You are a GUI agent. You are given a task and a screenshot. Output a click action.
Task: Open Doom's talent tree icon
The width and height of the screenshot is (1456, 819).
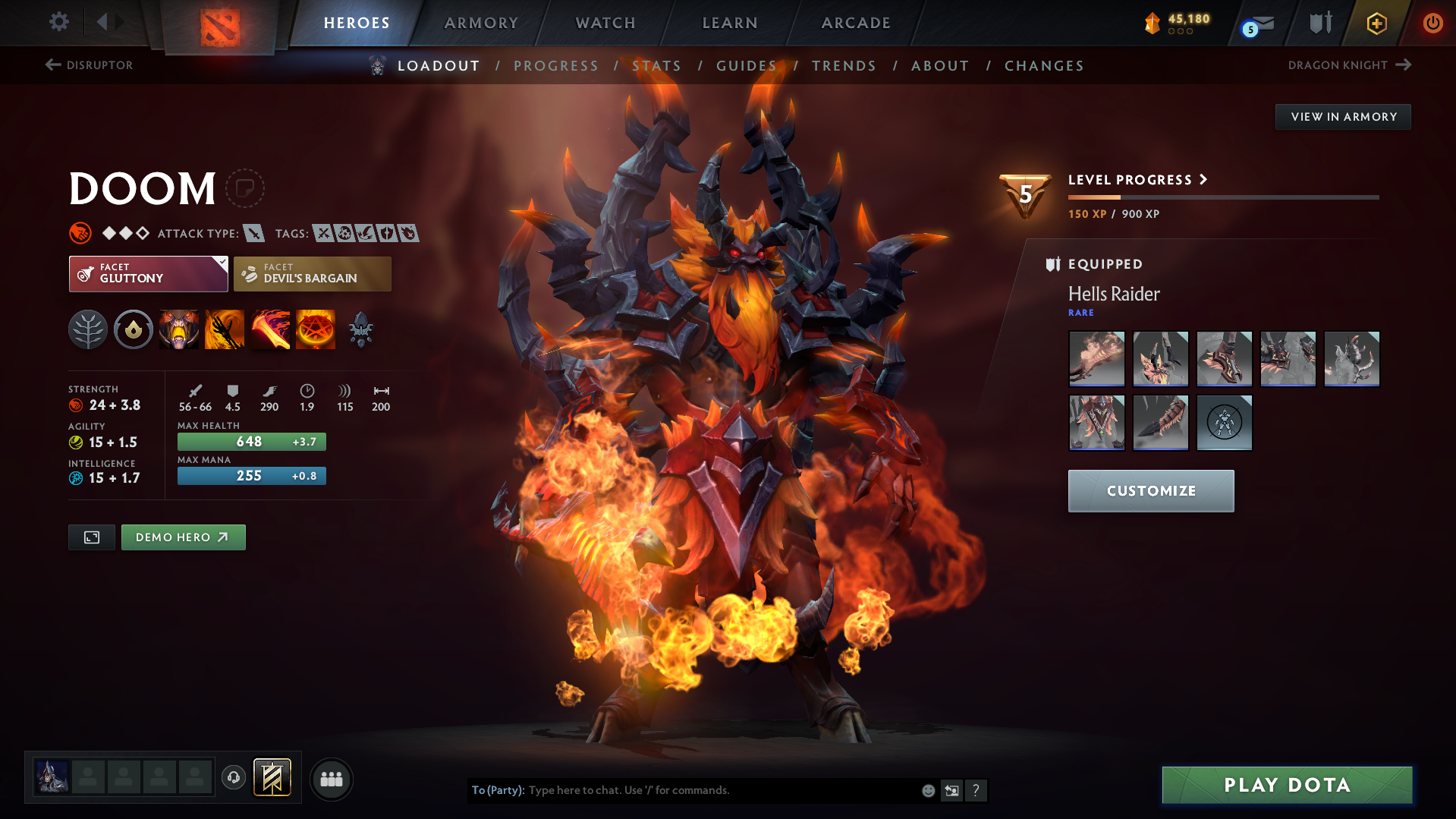pyautogui.click(x=88, y=329)
